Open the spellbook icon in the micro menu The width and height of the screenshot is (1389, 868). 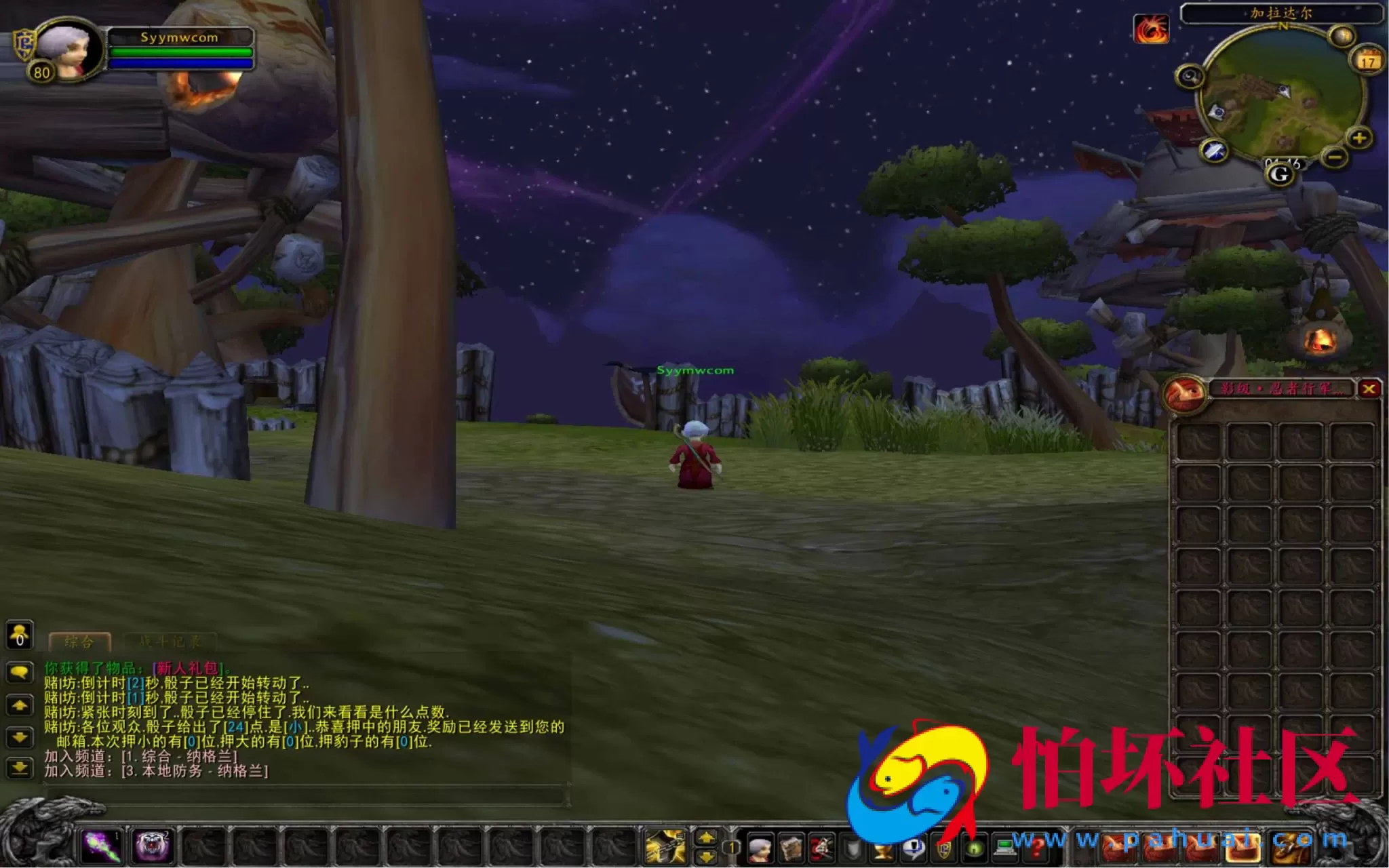(x=791, y=848)
